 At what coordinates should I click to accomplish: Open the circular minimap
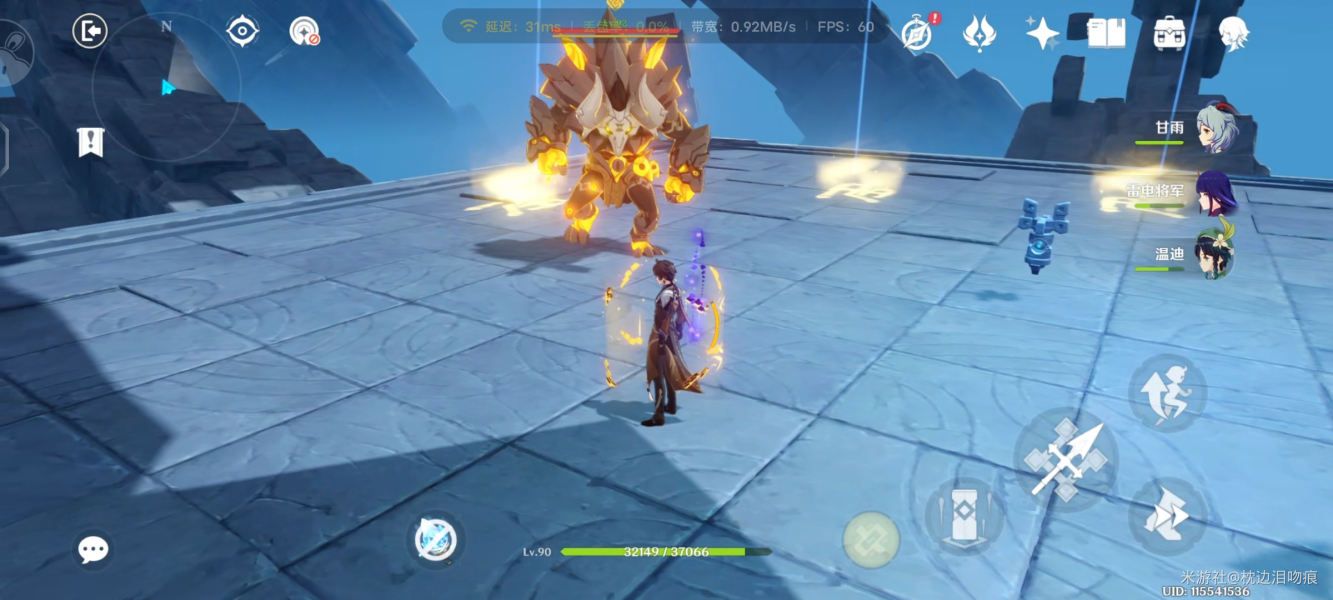click(166, 85)
